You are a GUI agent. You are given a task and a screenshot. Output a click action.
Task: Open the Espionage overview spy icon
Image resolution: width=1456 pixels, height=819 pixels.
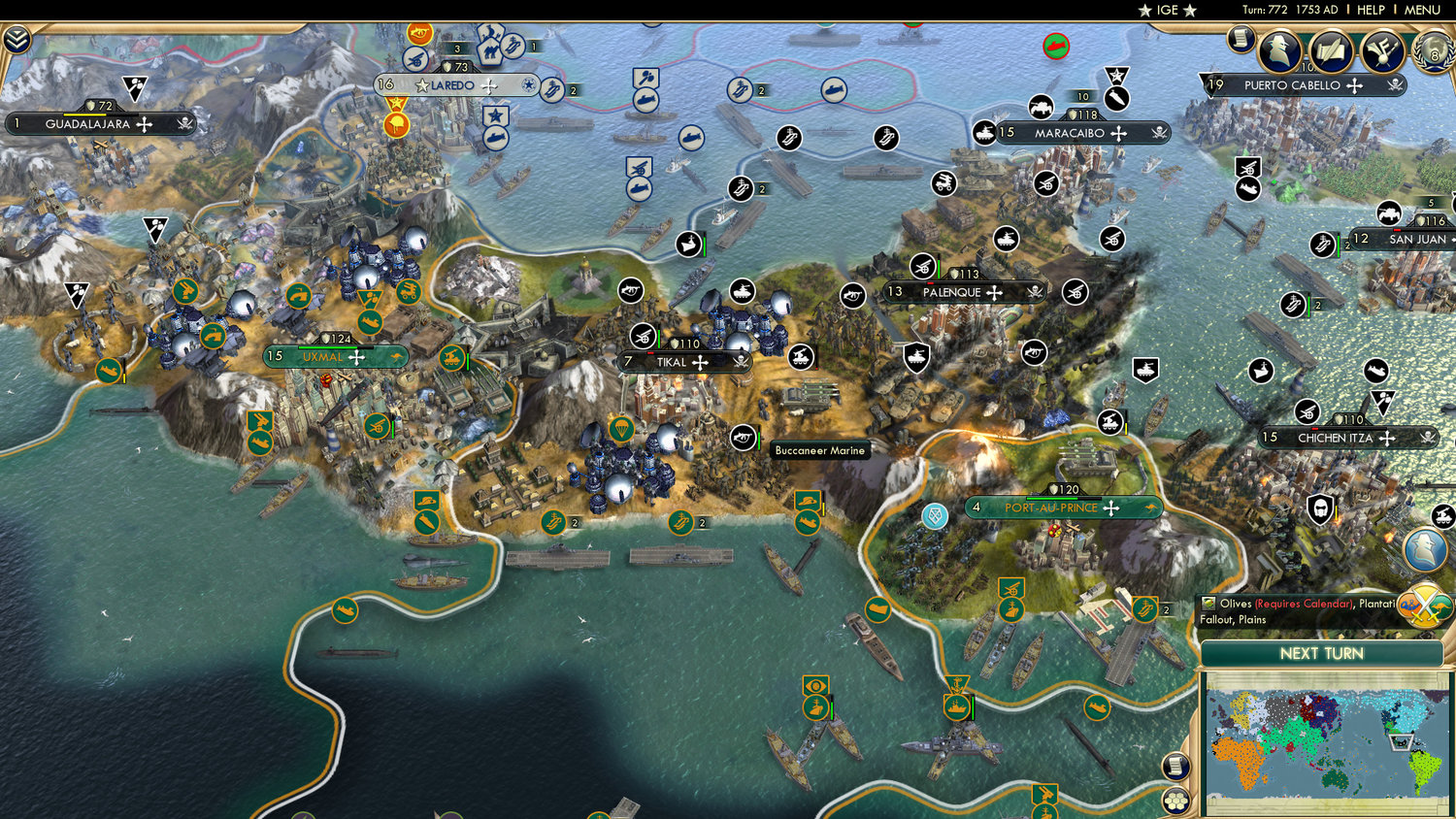[x=1279, y=50]
